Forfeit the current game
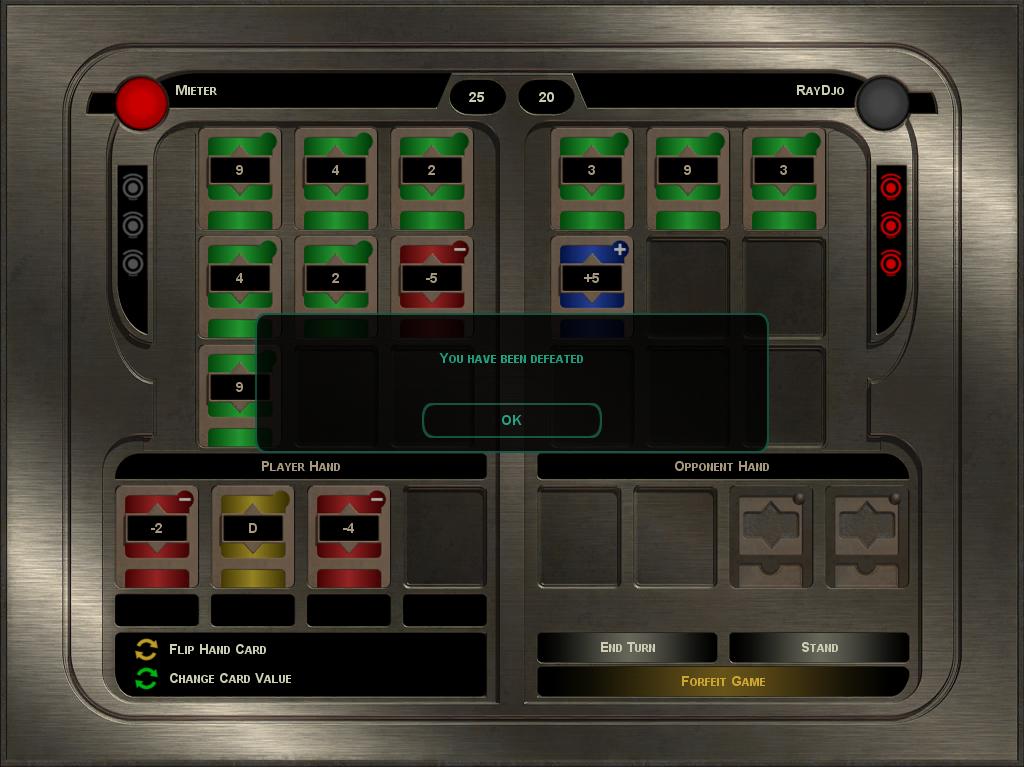The image size is (1024, 767). 723,681
